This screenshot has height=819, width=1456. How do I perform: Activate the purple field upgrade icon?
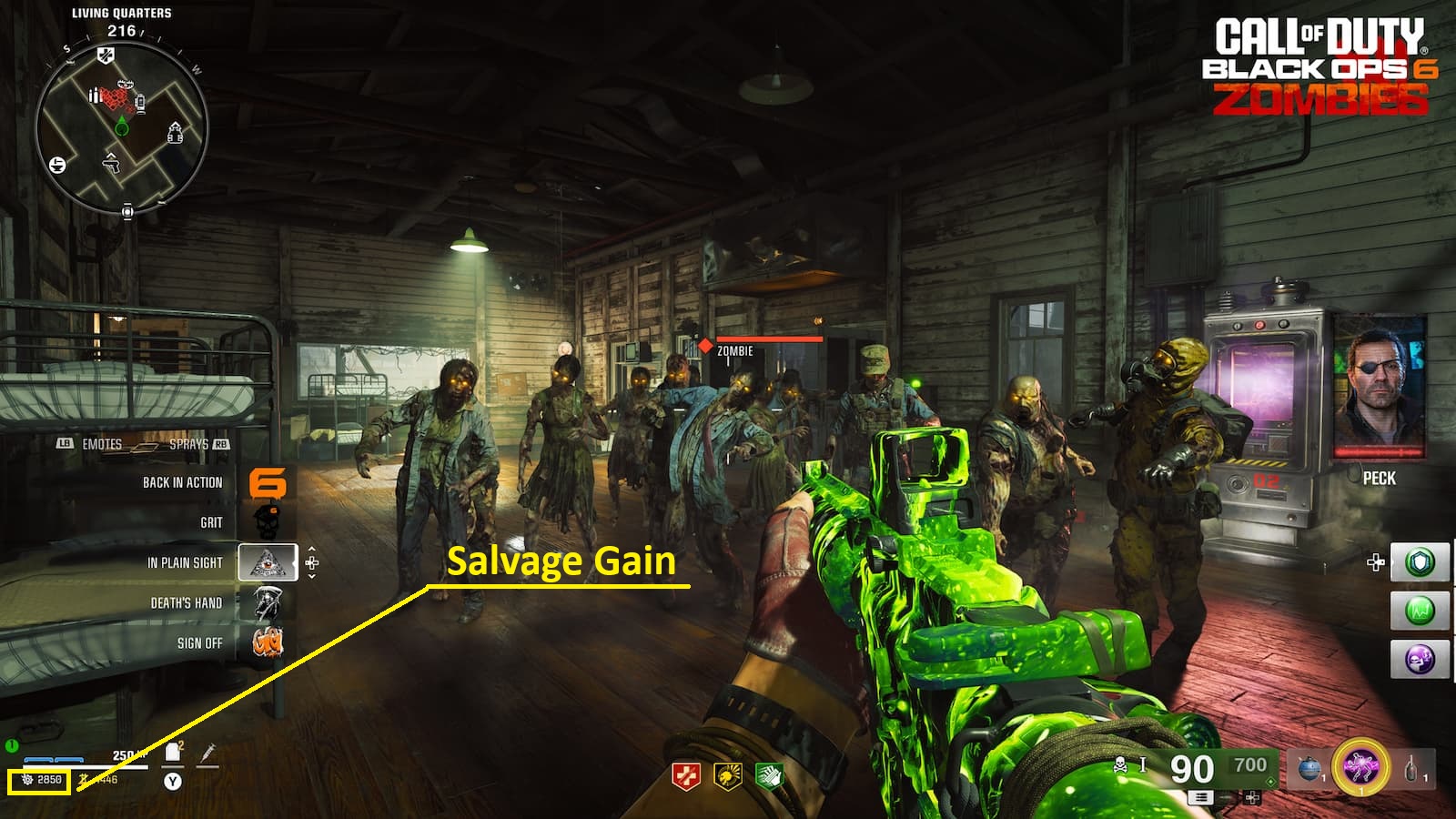(1360, 769)
